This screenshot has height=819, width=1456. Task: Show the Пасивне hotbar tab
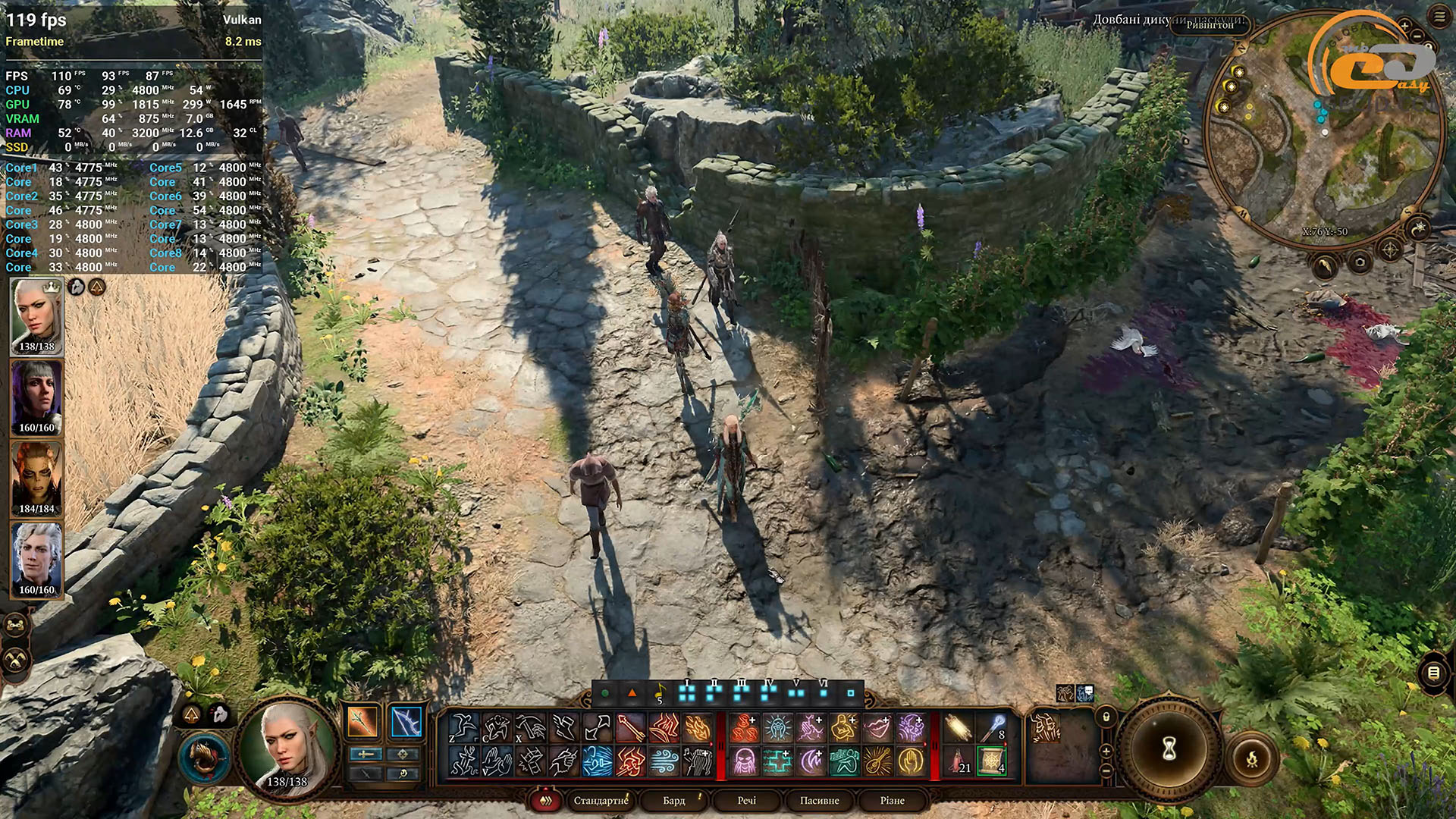pos(819,800)
